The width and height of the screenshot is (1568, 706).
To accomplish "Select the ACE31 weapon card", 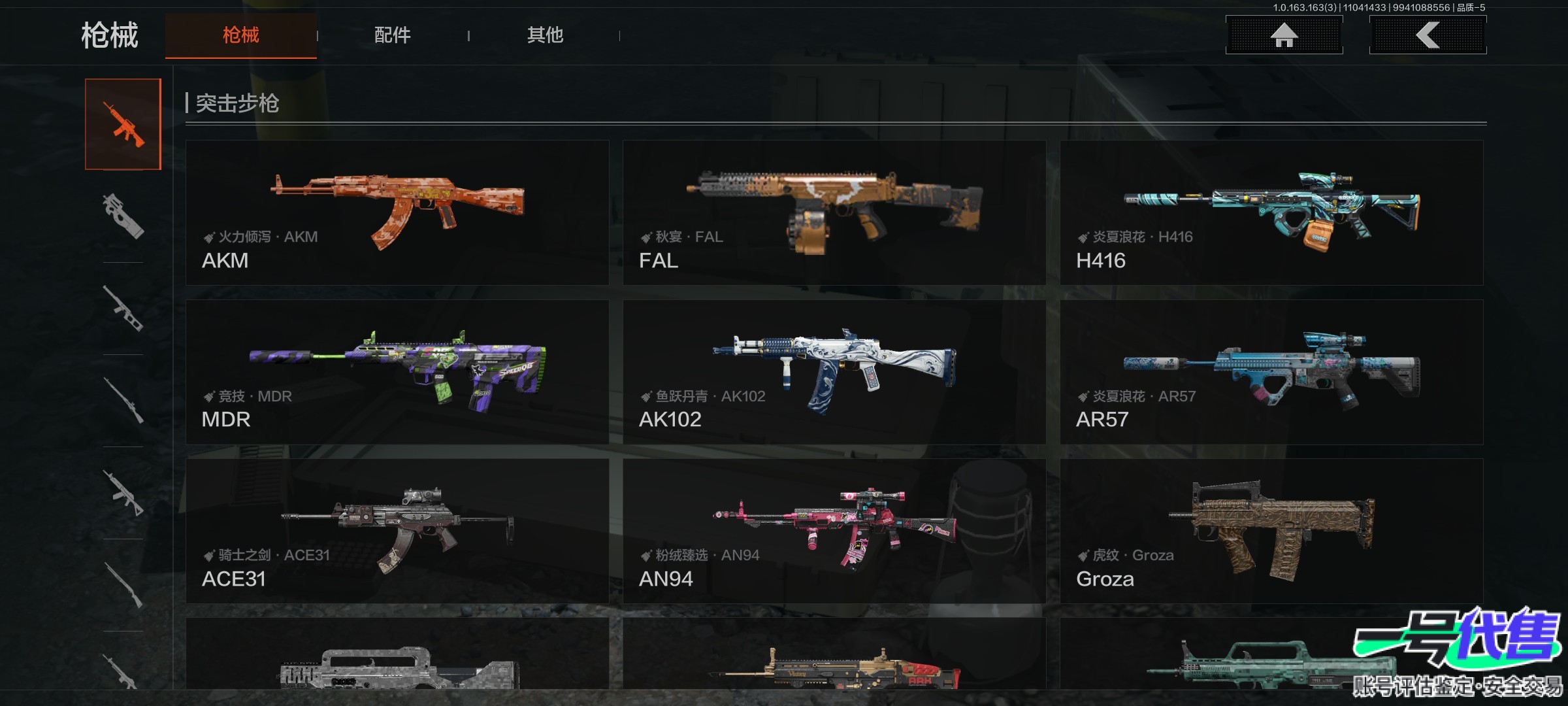I will point(397,531).
